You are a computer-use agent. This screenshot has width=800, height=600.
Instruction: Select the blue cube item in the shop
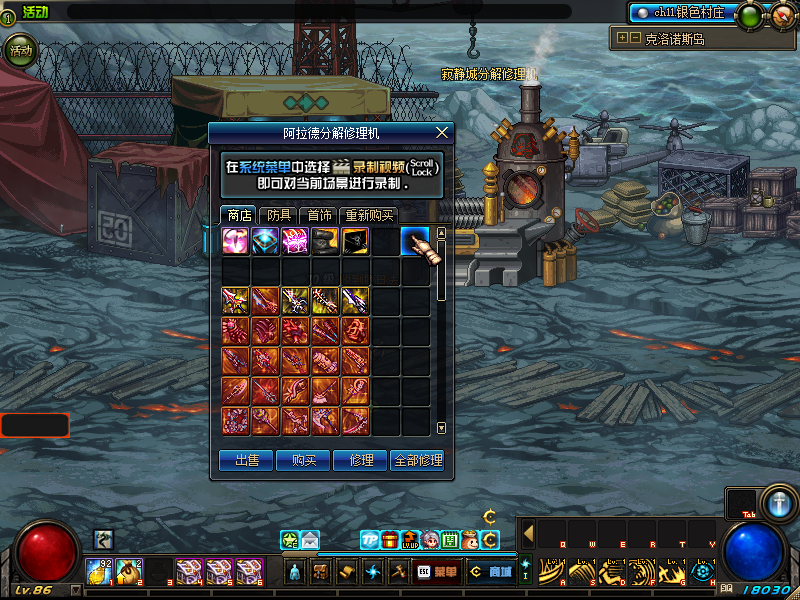click(266, 241)
